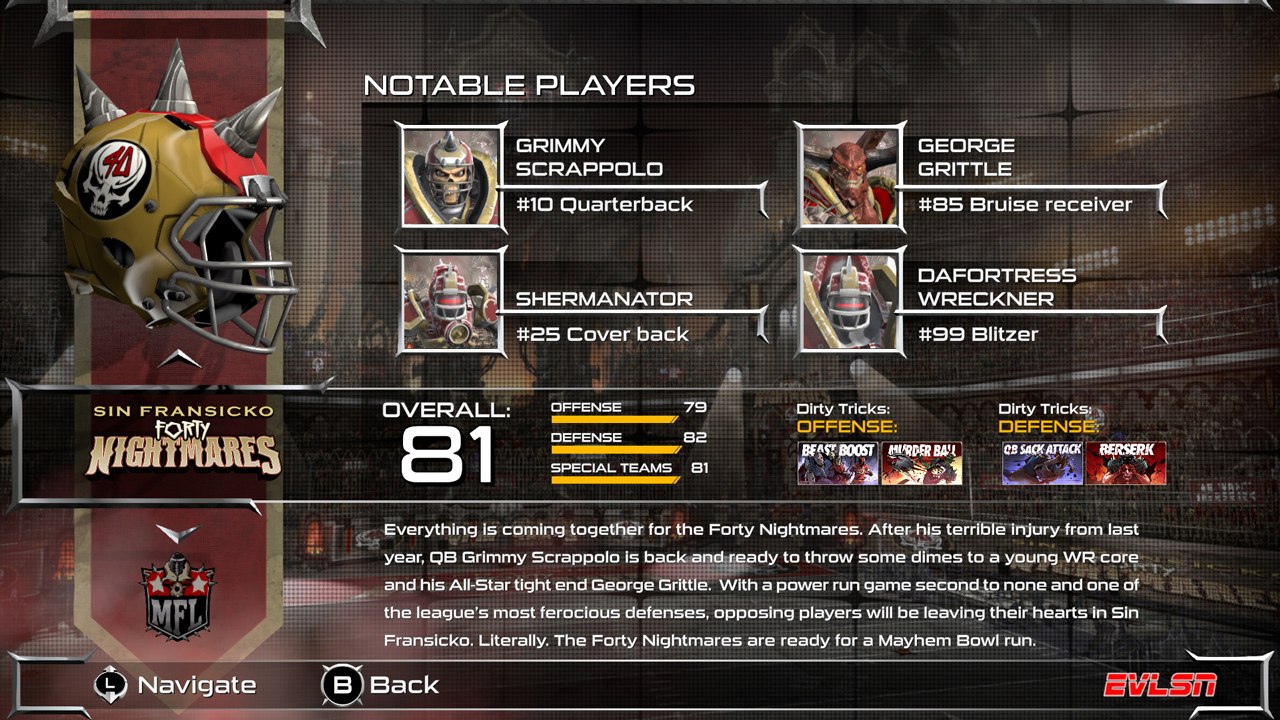Open George Grittle's player portrait
The image size is (1280, 720).
coord(850,178)
